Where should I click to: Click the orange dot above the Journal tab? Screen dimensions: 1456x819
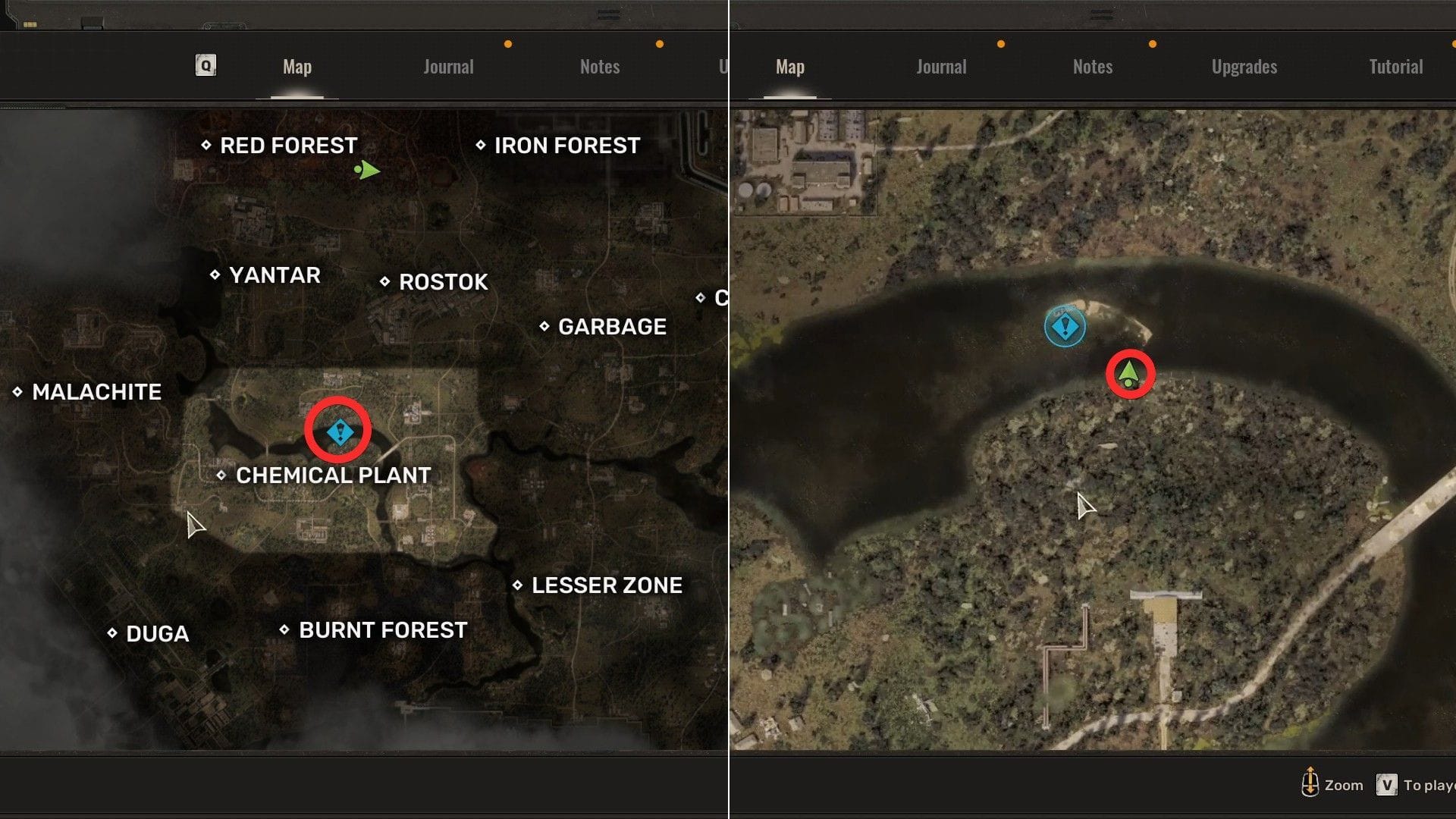coord(1001,44)
